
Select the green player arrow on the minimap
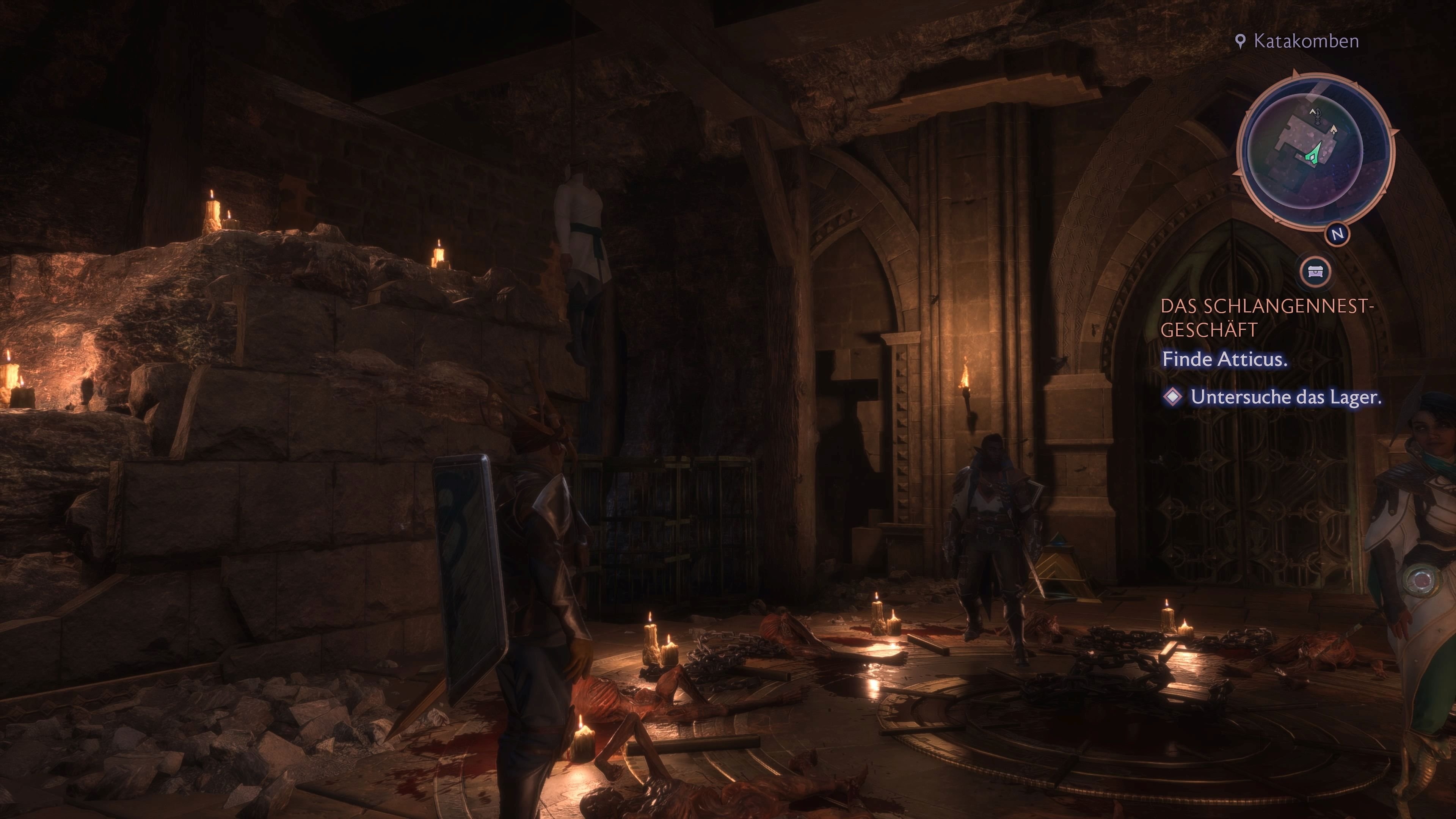[x=1313, y=154]
